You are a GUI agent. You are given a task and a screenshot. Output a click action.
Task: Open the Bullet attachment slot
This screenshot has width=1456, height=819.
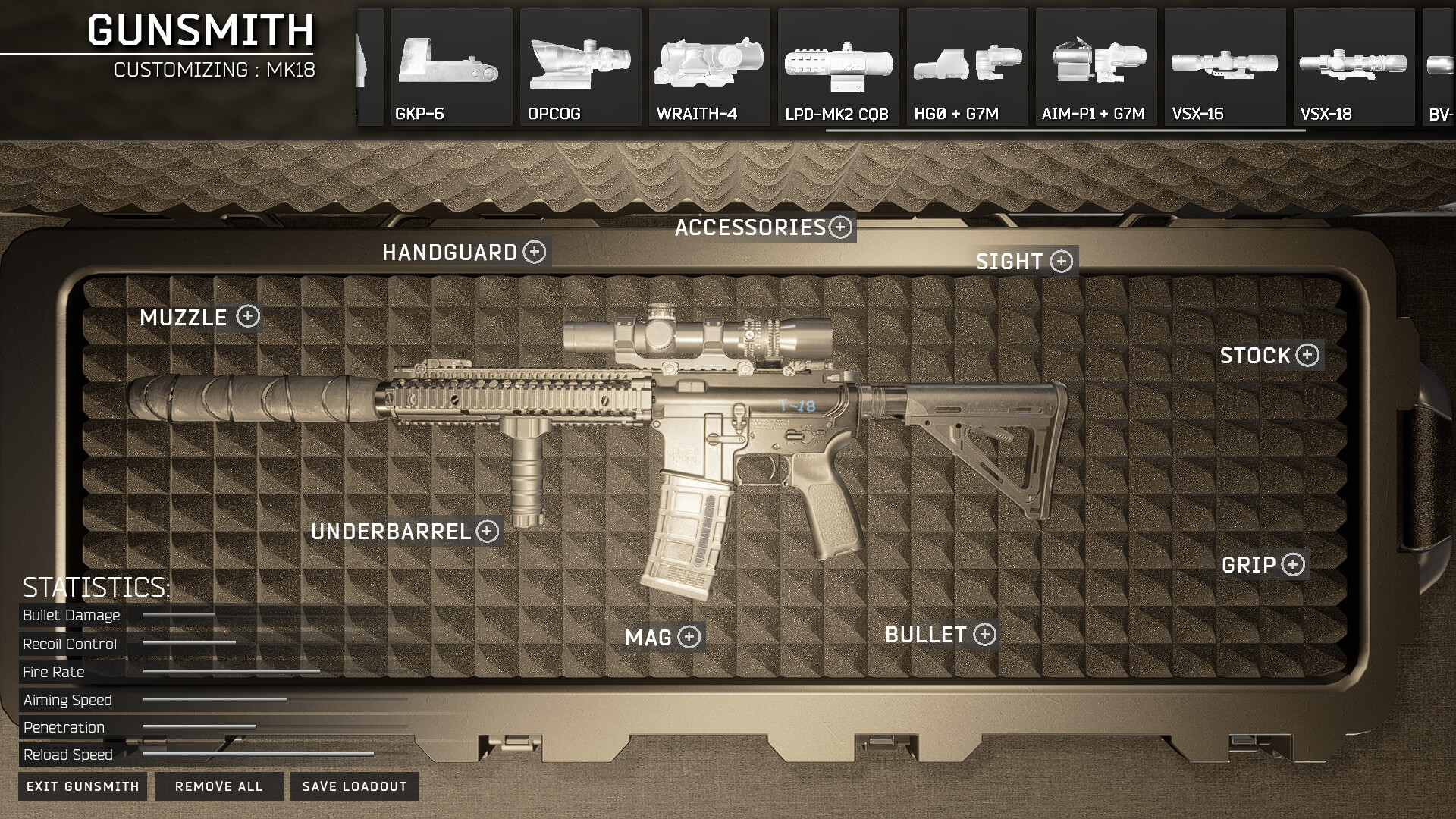[985, 635]
